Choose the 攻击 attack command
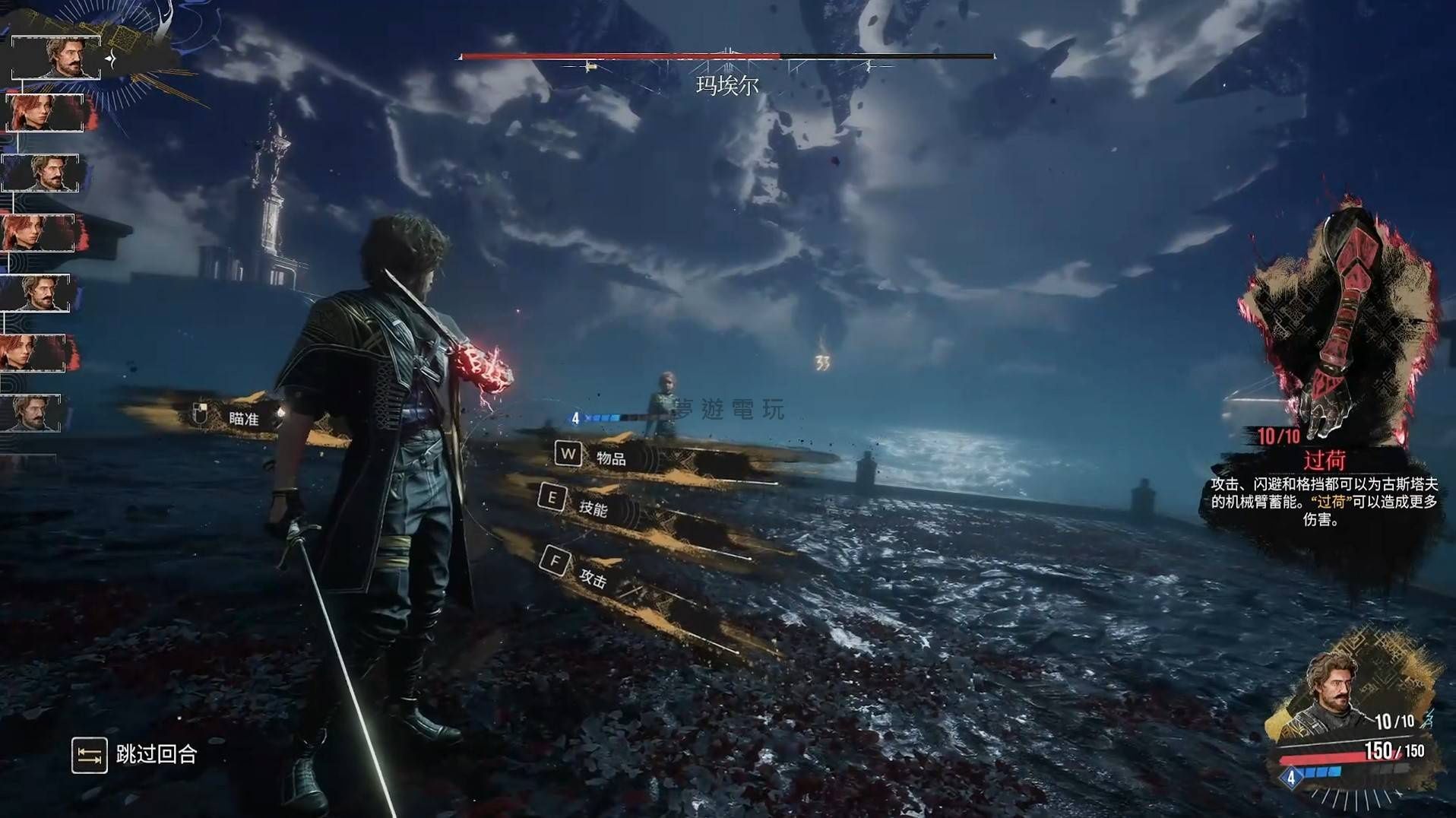 [x=593, y=579]
